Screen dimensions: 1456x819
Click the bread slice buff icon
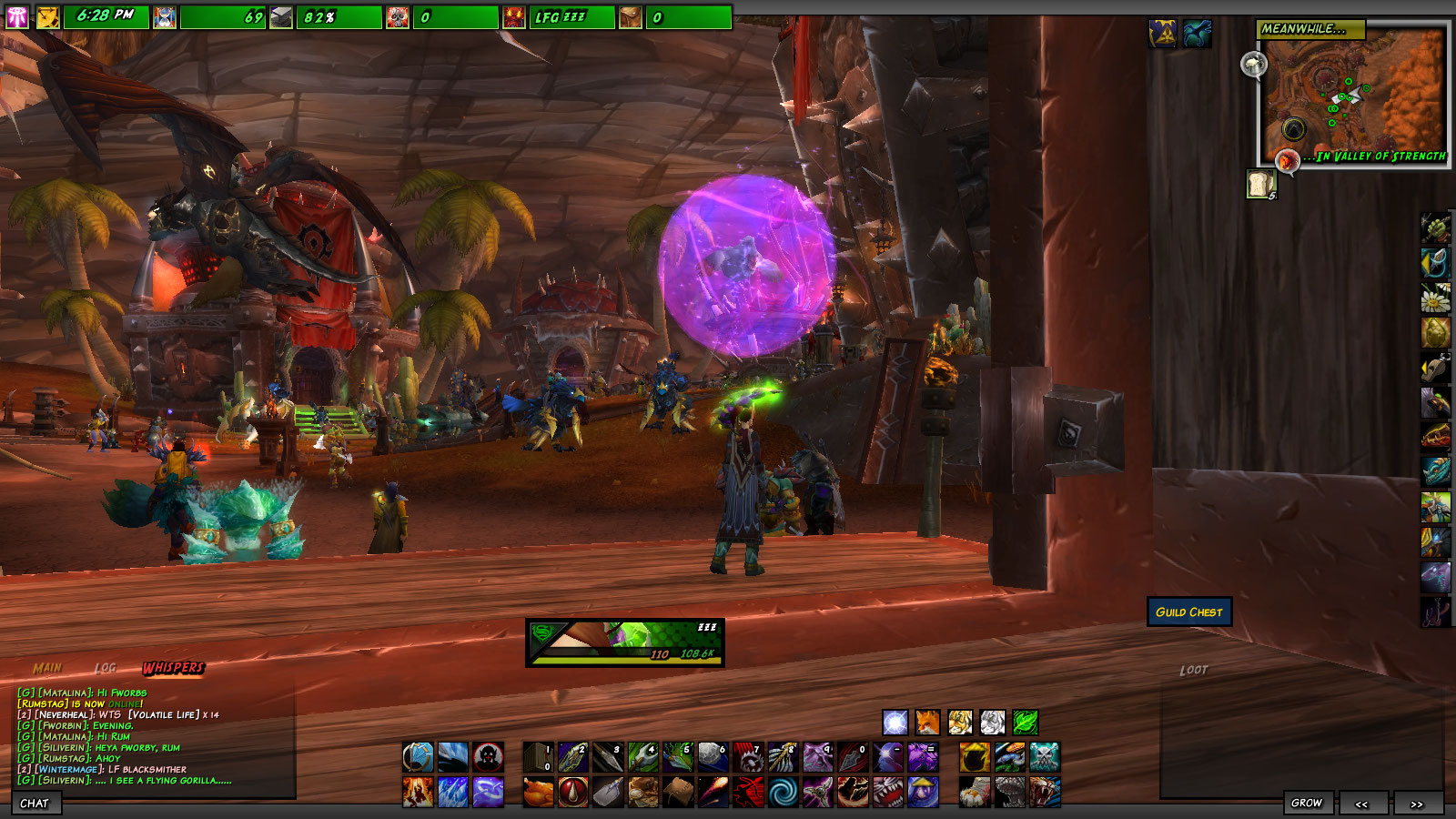coord(1260,184)
